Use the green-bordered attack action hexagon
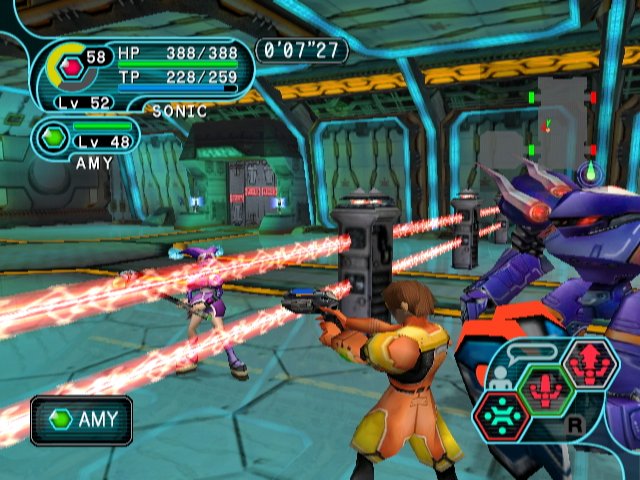Viewport: 640px width, 480px height. point(546,391)
